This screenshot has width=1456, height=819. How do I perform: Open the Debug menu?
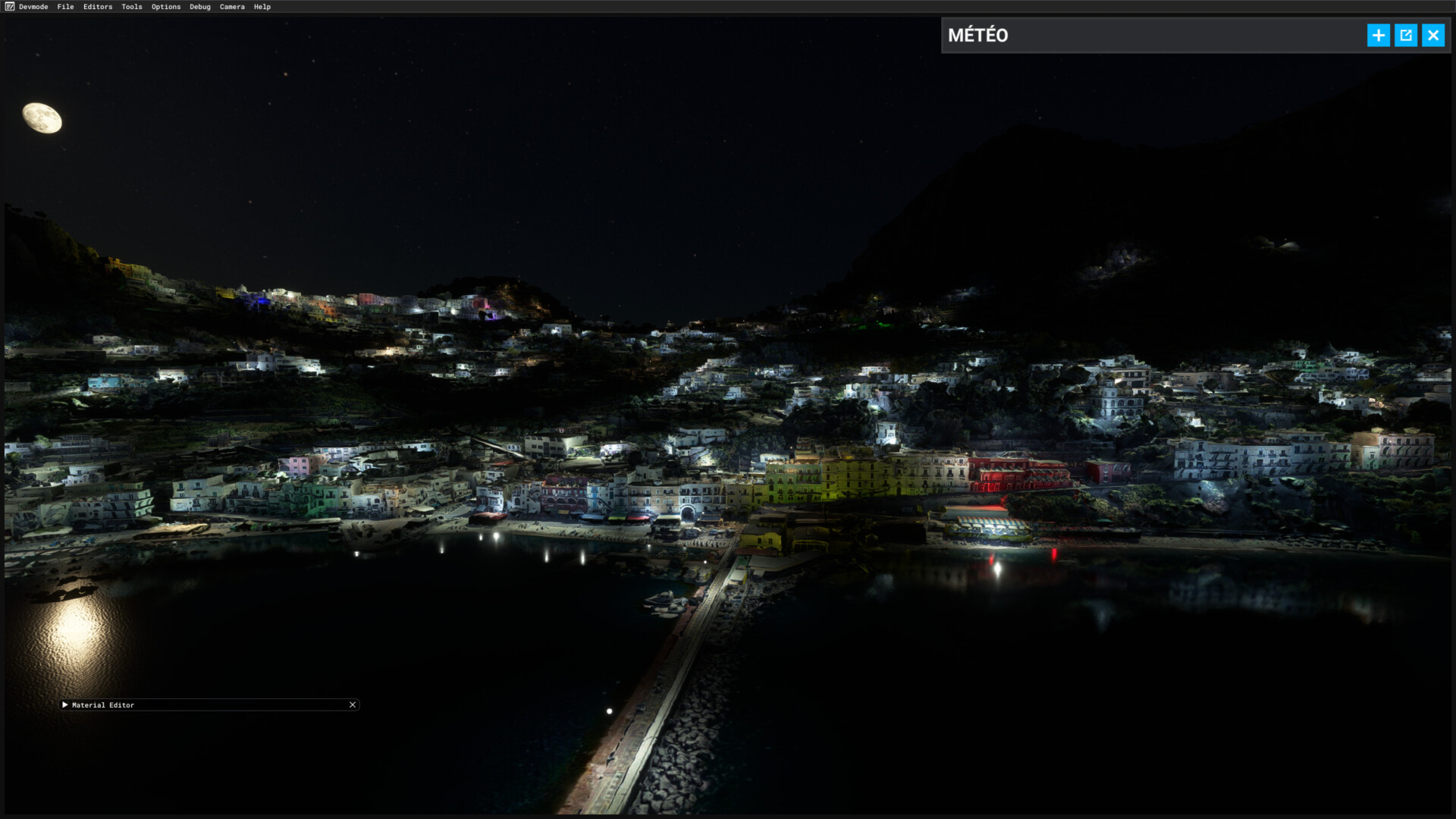click(x=200, y=7)
